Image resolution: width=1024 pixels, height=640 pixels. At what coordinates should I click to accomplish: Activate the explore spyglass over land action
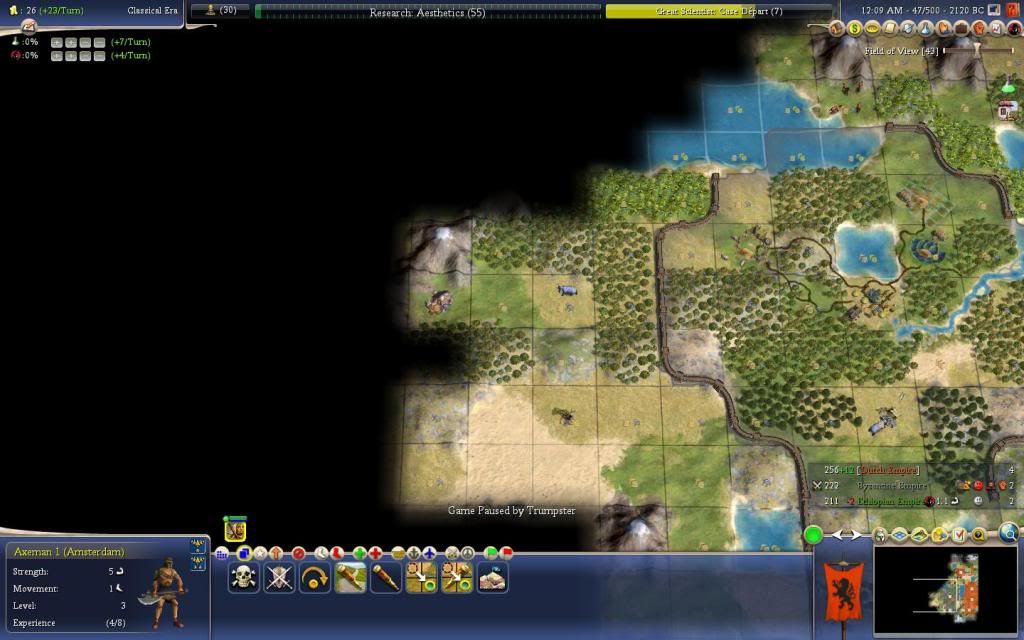click(x=351, y=577)
